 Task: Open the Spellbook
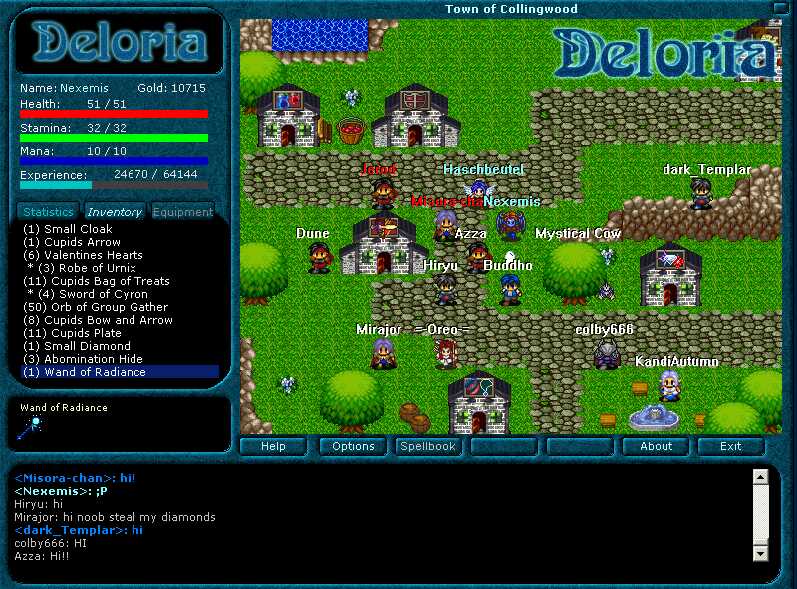pos(428,446)
